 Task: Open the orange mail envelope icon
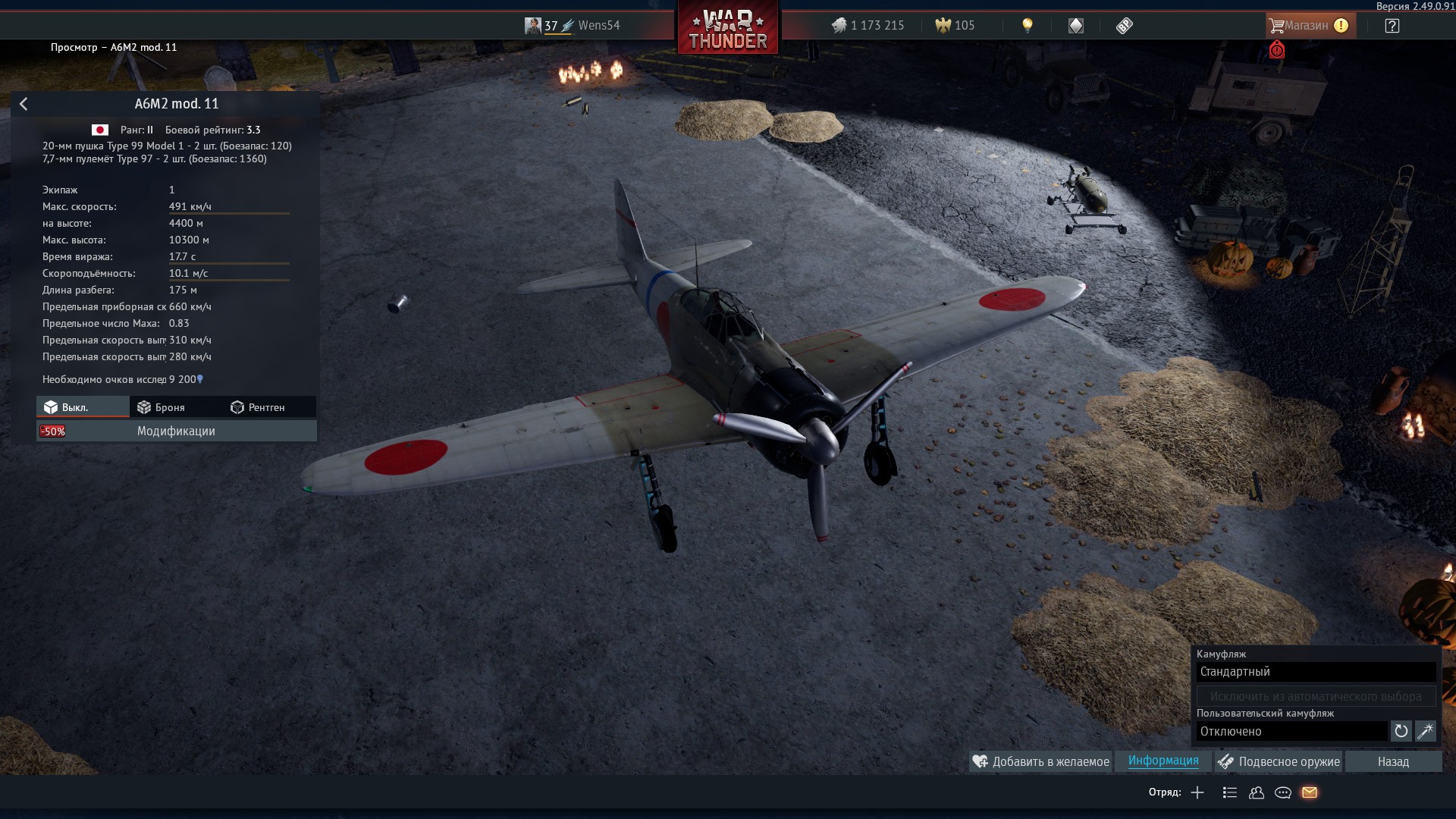pyautogui.click(x=1310, y=792)
